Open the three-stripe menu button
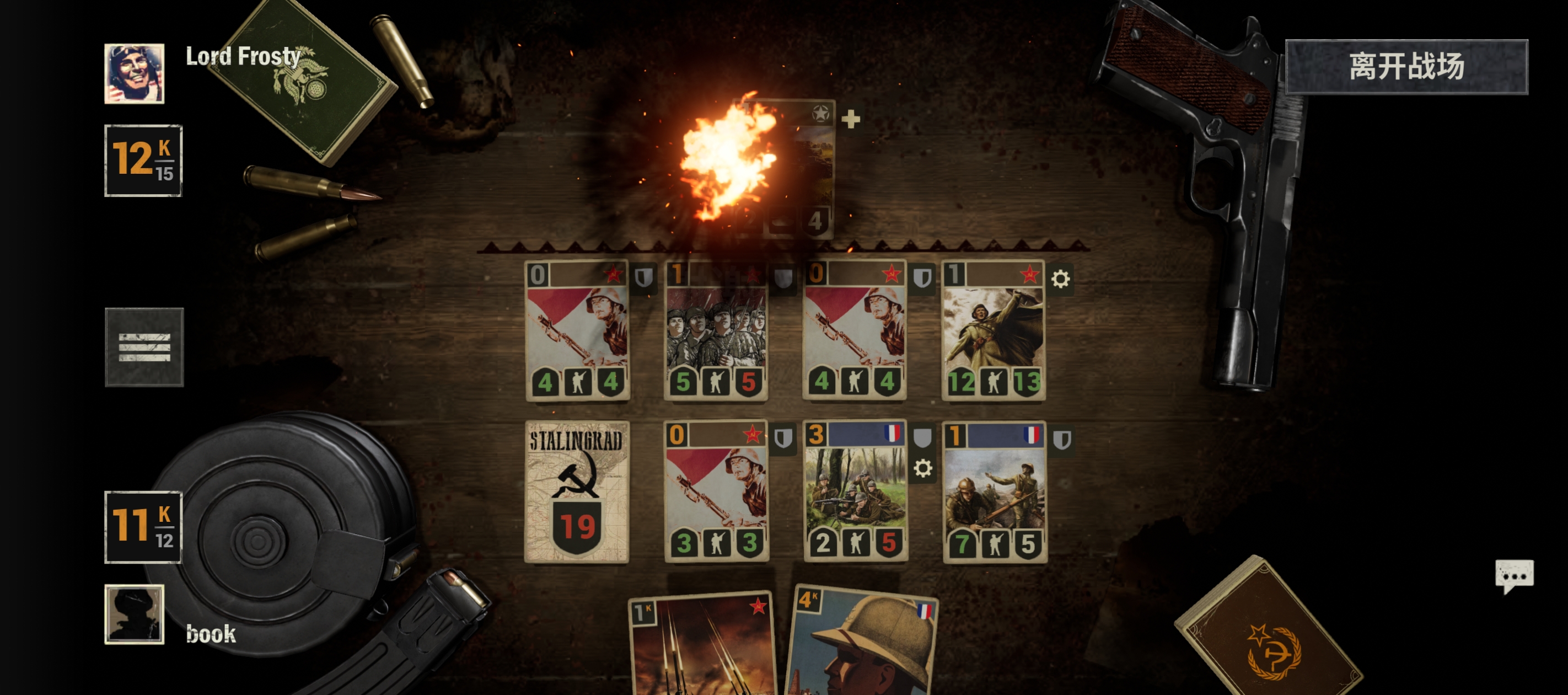1568x695 pixels. 144,346
